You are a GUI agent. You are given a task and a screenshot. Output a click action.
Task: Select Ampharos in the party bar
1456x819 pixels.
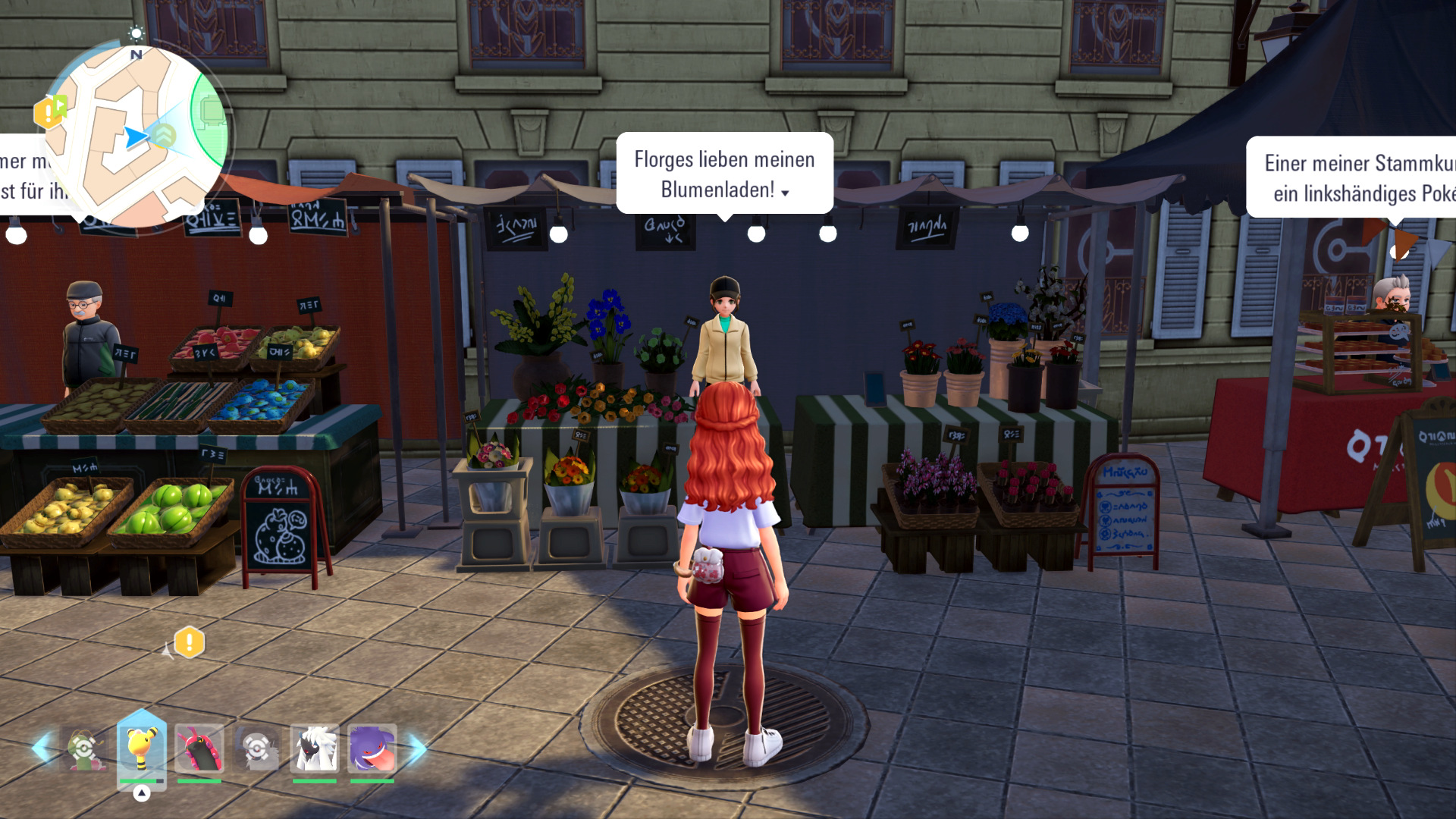coord(141,748)
